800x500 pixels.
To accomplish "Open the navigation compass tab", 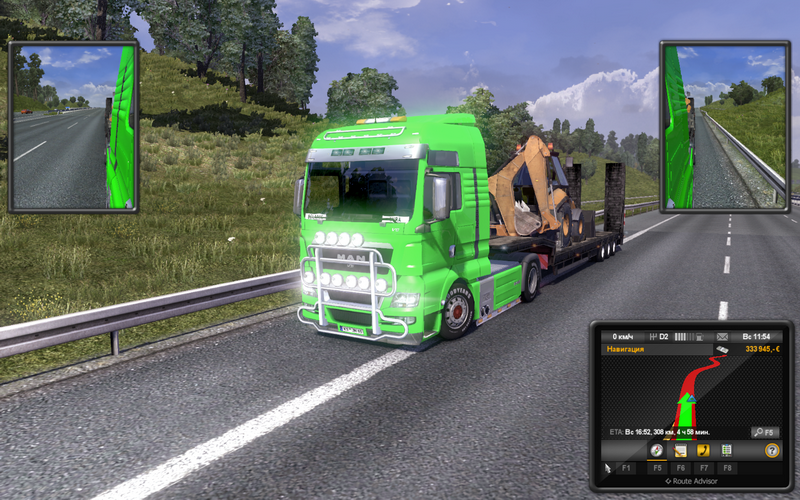I will click(657, 451).
